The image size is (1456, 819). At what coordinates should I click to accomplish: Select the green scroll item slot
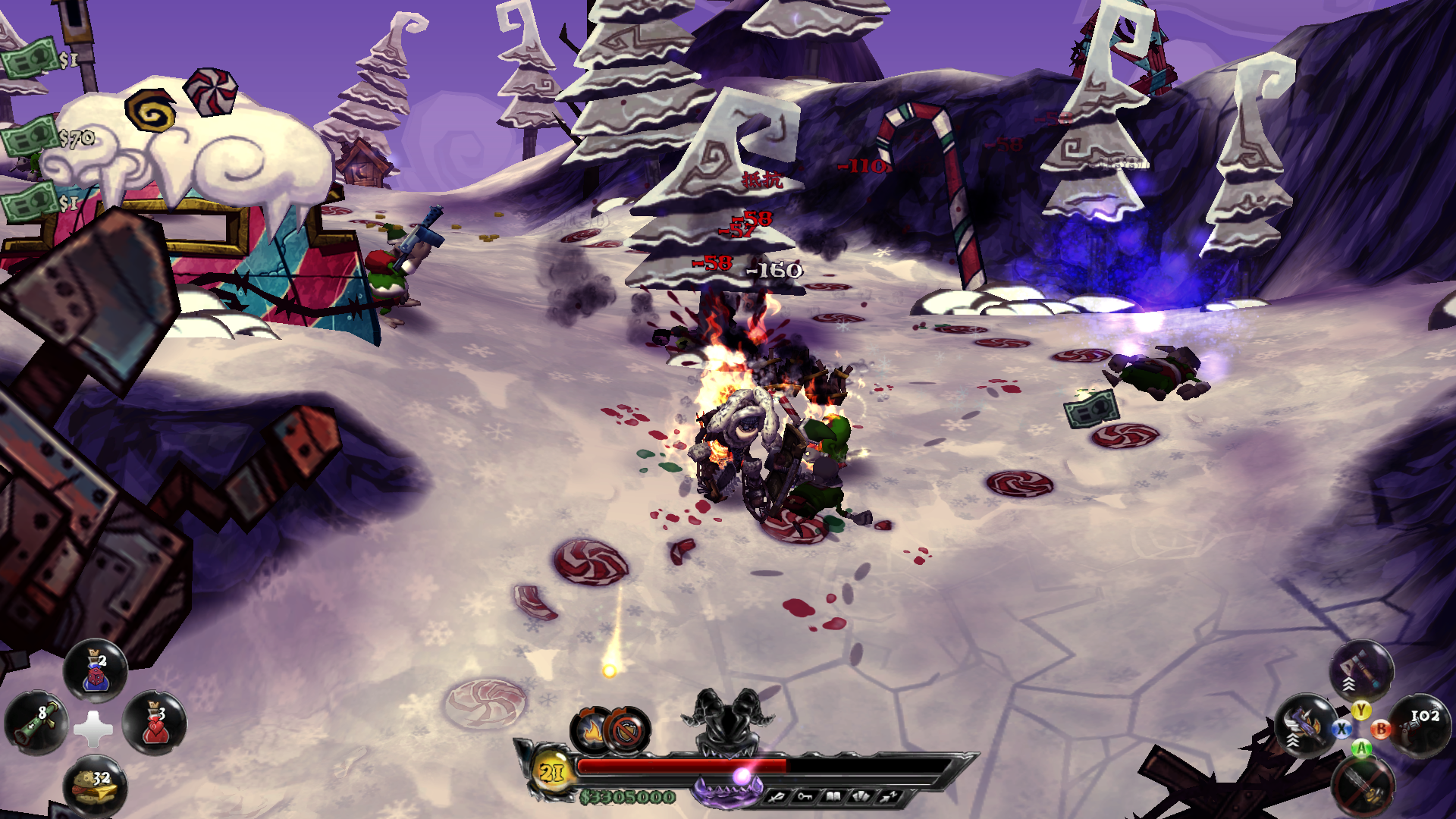(36, 723)
